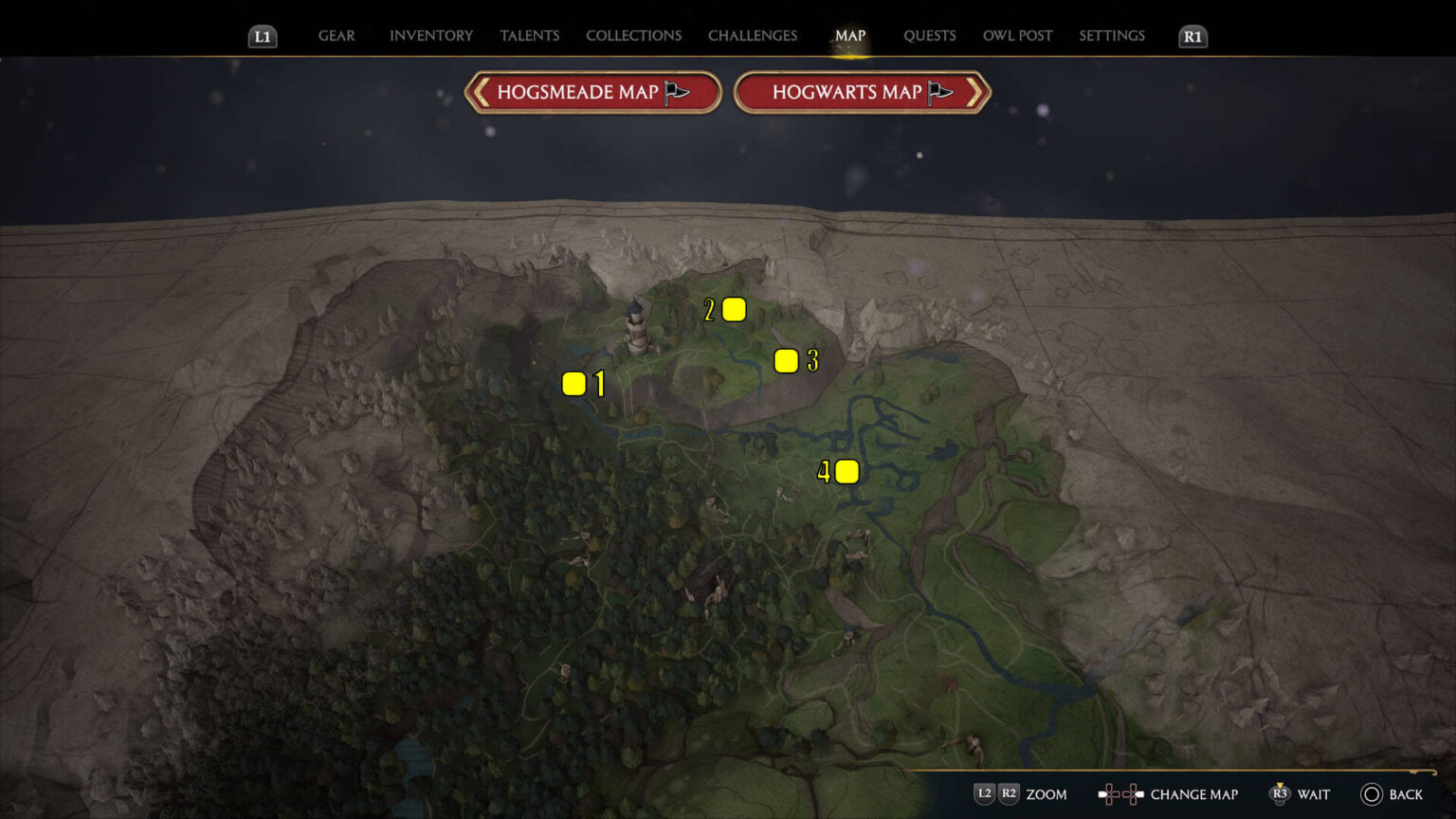Click map marker 4 in the marshland

coord(846,471)
